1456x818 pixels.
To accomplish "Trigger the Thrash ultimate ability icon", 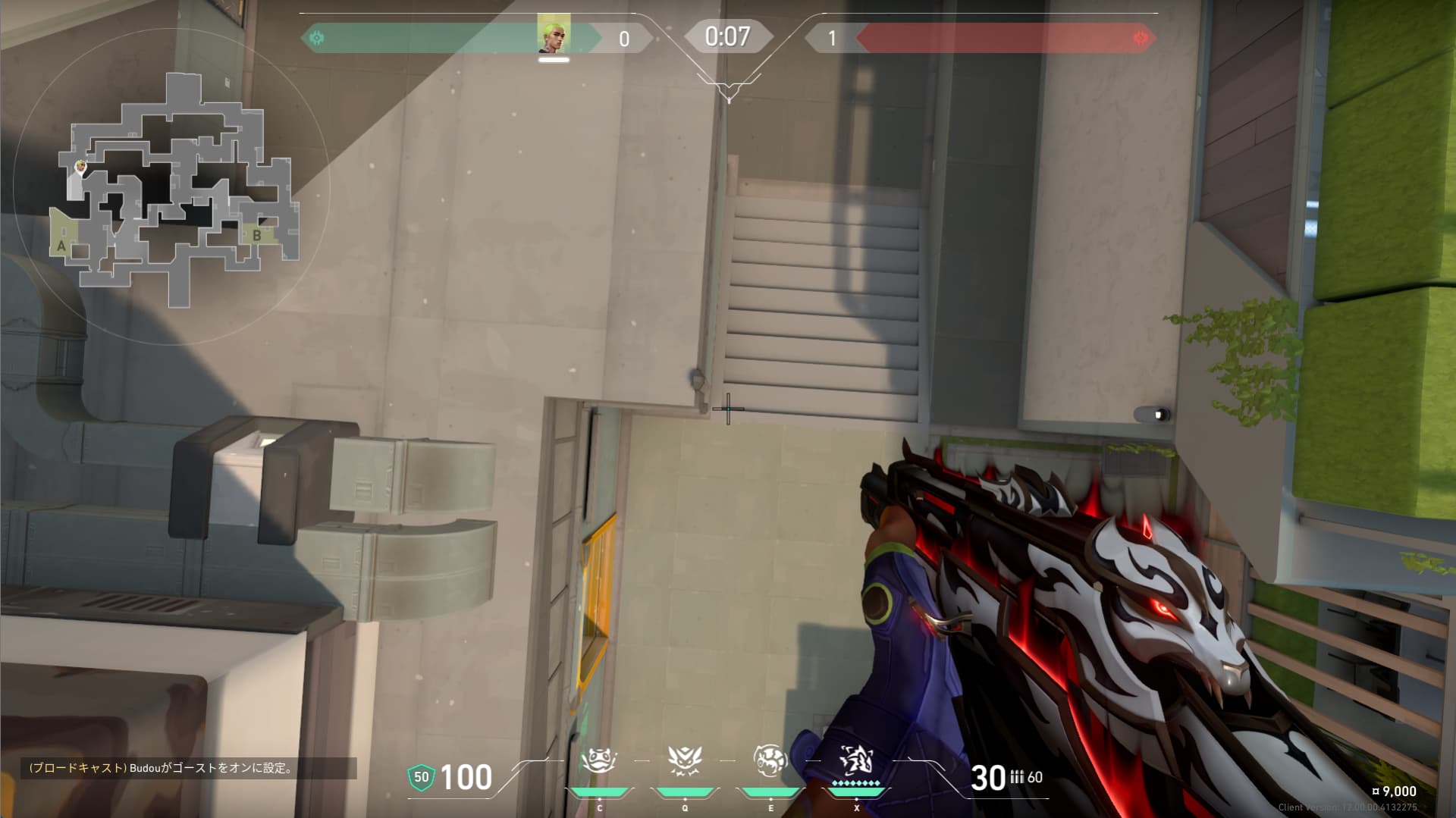I will [856, 760].
